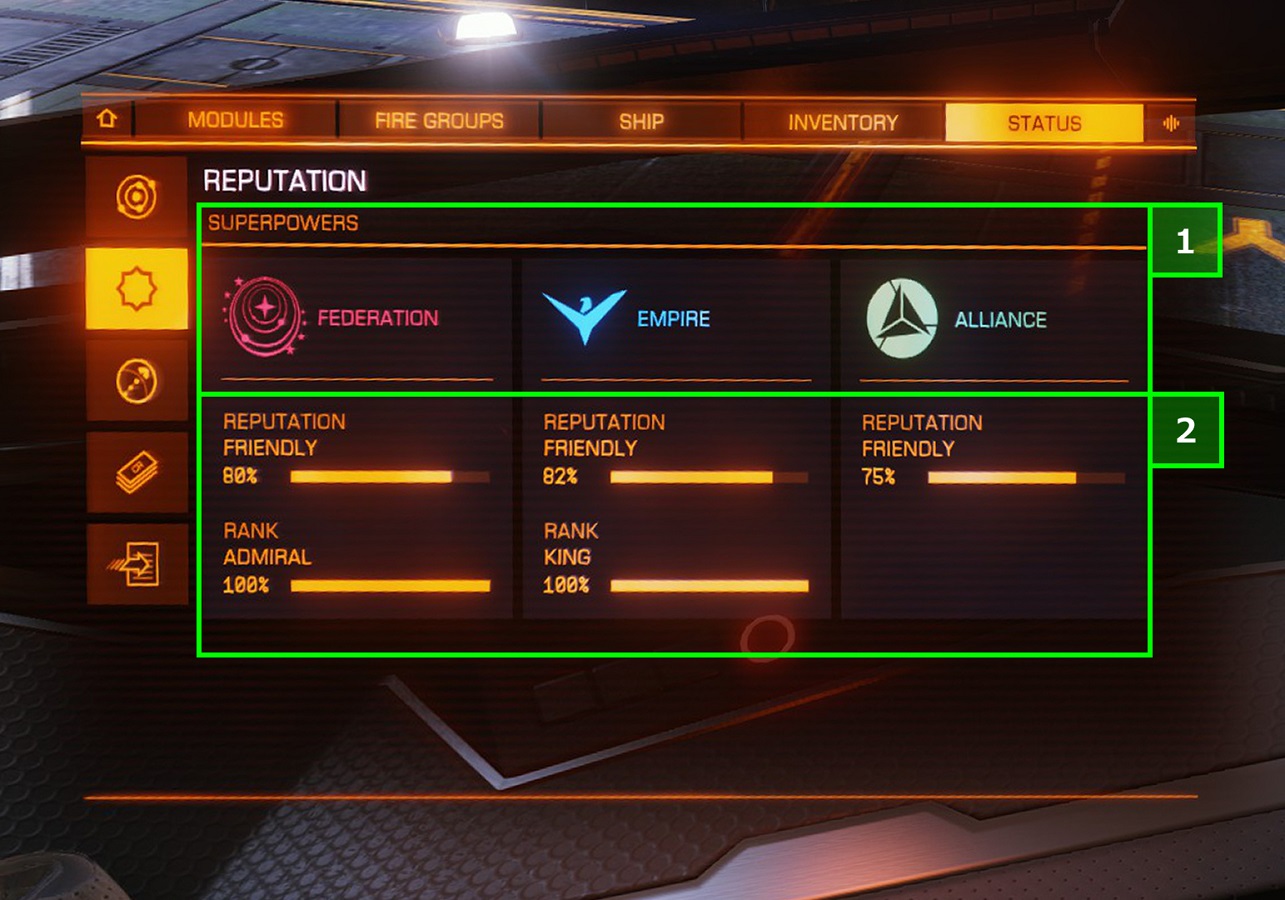Go to the Inventory tab
The image size is (1285, 900).
coord(843,123)
